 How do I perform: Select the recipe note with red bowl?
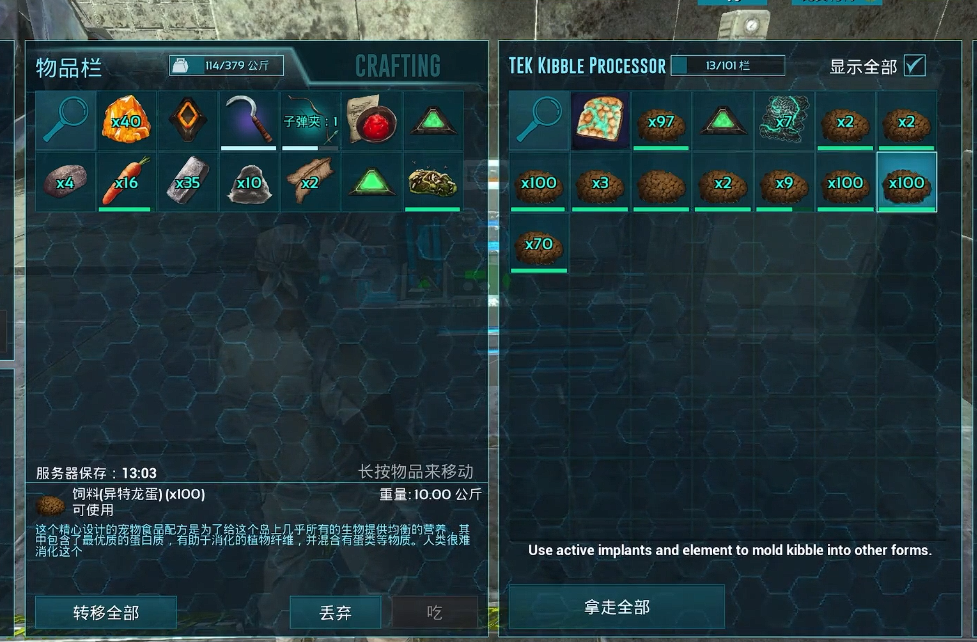(x=372, y=121)
